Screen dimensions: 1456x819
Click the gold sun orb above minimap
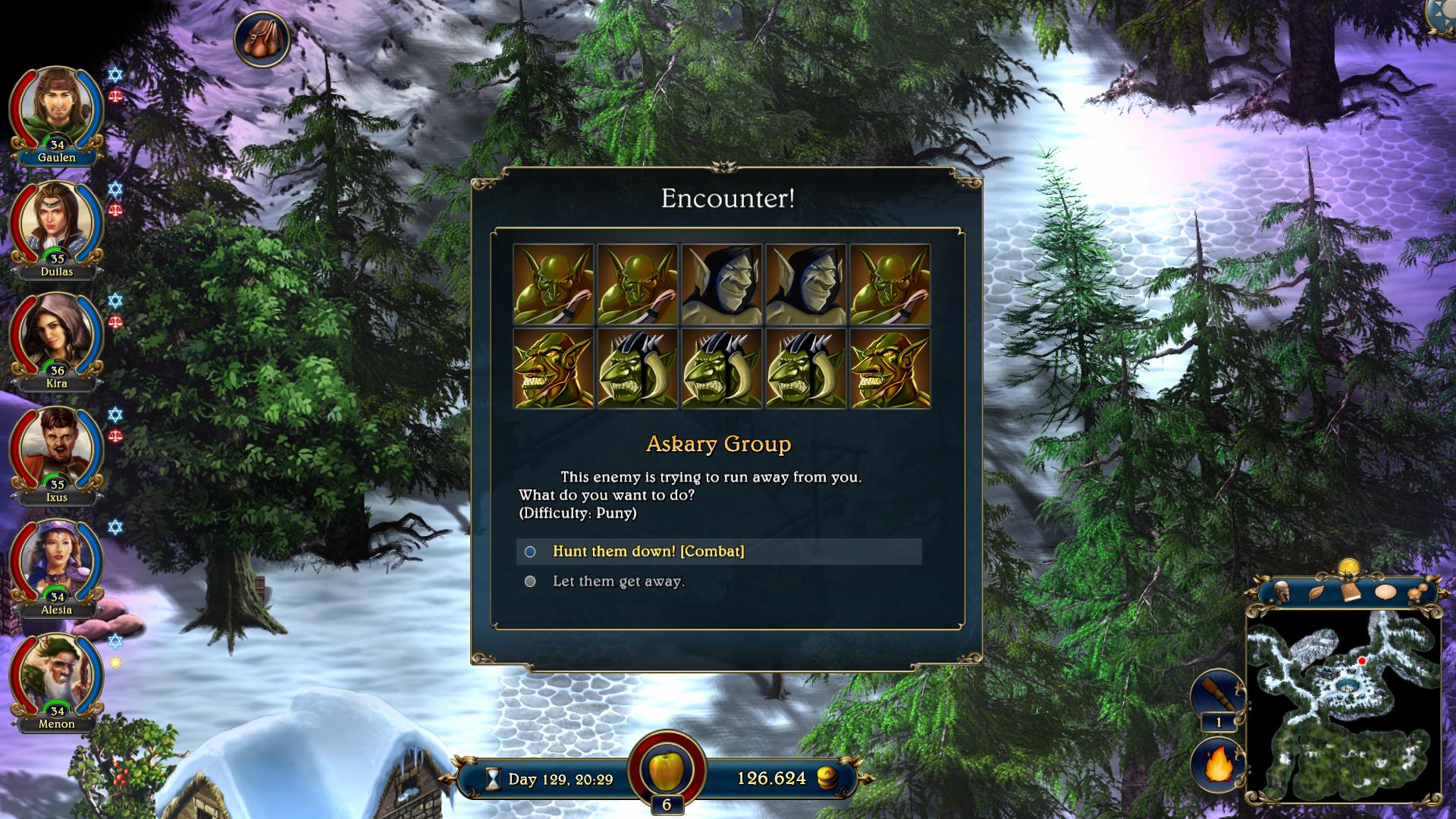[x=1348, y=566]
